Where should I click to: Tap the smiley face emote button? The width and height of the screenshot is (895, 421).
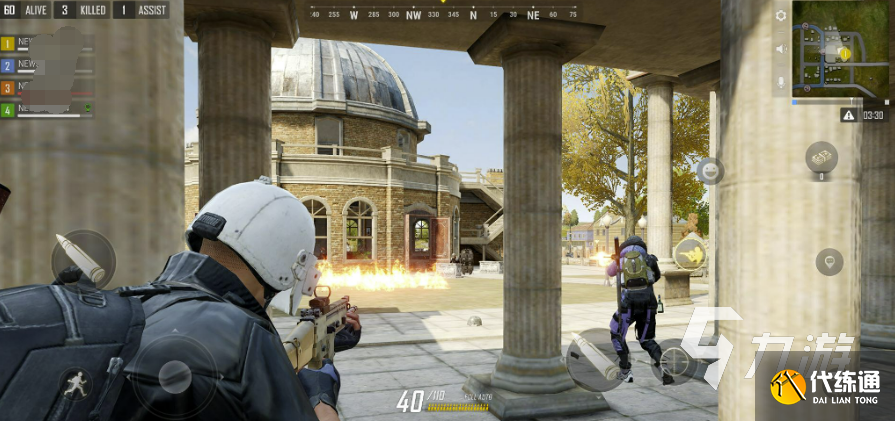tap(709, 171)
